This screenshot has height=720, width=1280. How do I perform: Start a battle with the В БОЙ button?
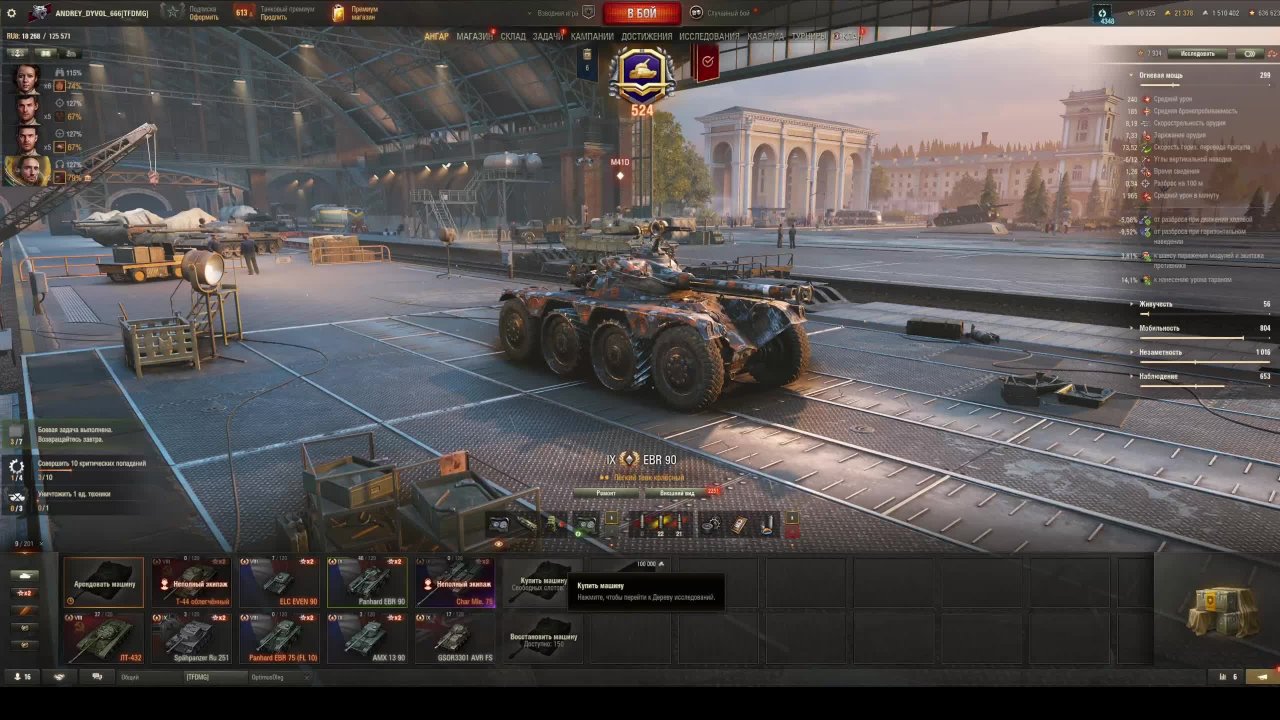[642, 13]
